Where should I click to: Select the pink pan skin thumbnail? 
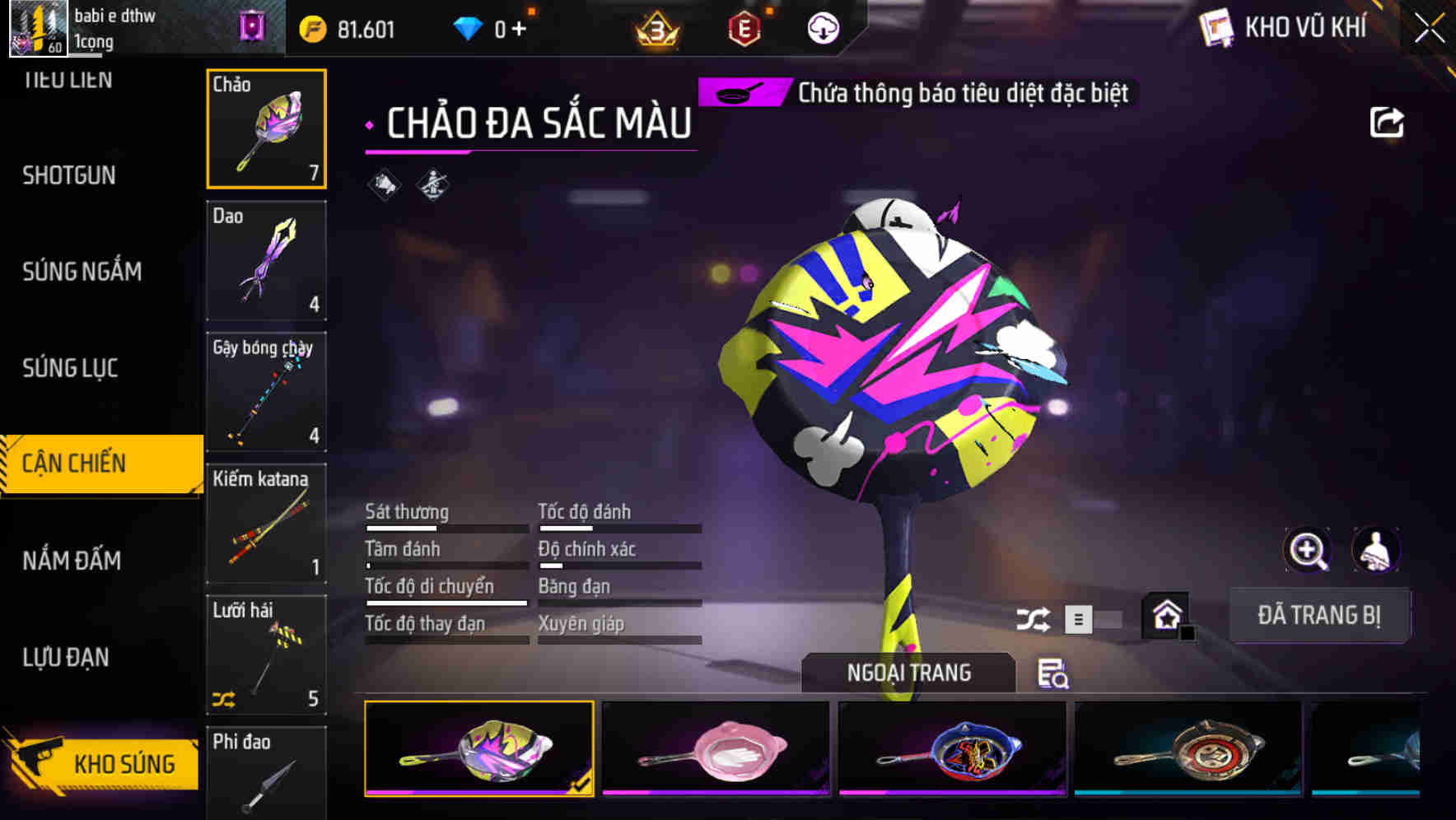pyautogui.click(x=718, y=748)
